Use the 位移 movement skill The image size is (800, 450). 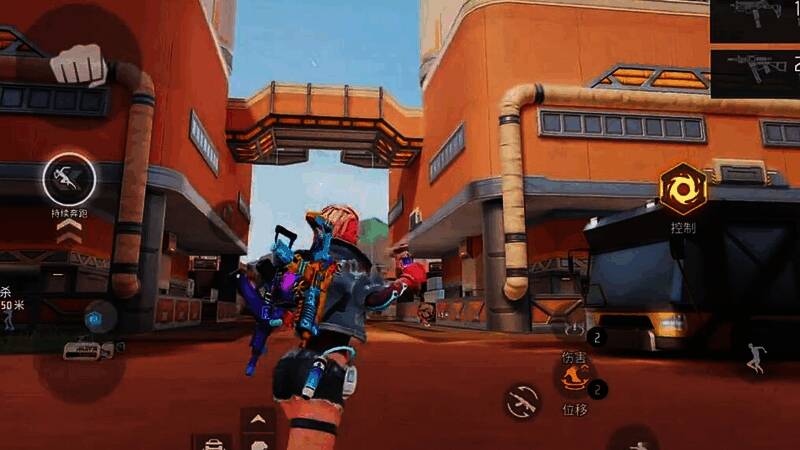click(x=576, y=378)
